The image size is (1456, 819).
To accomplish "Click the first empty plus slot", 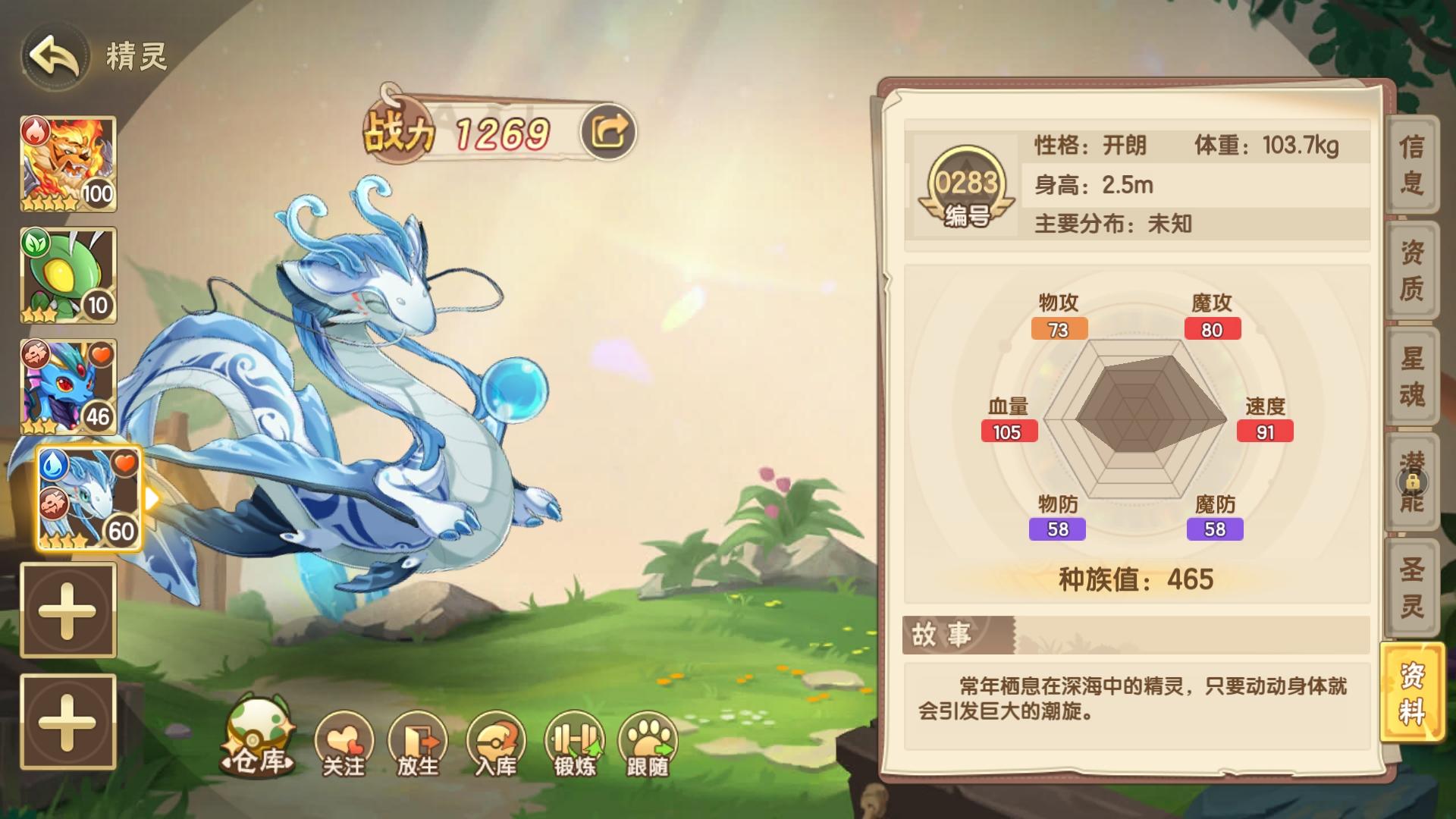I will click(67, 610).
